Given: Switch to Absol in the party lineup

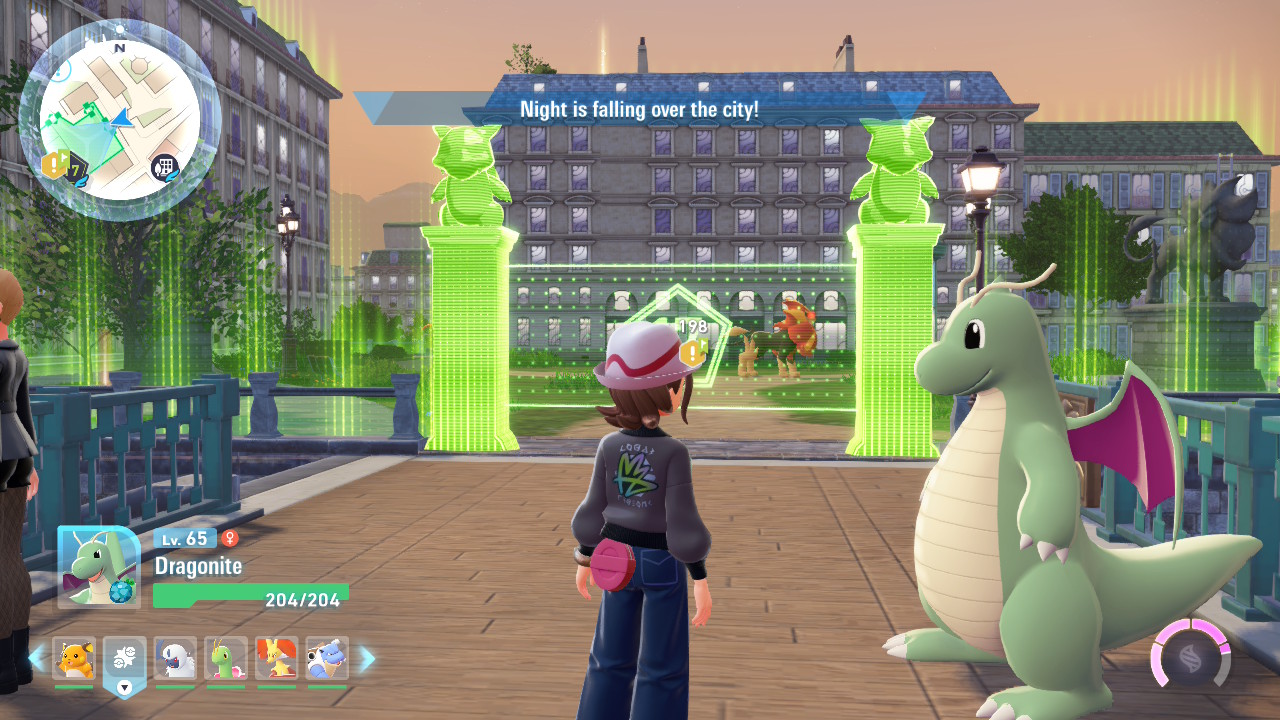Looking at the screenshot, I should click(x=176, y=659).
